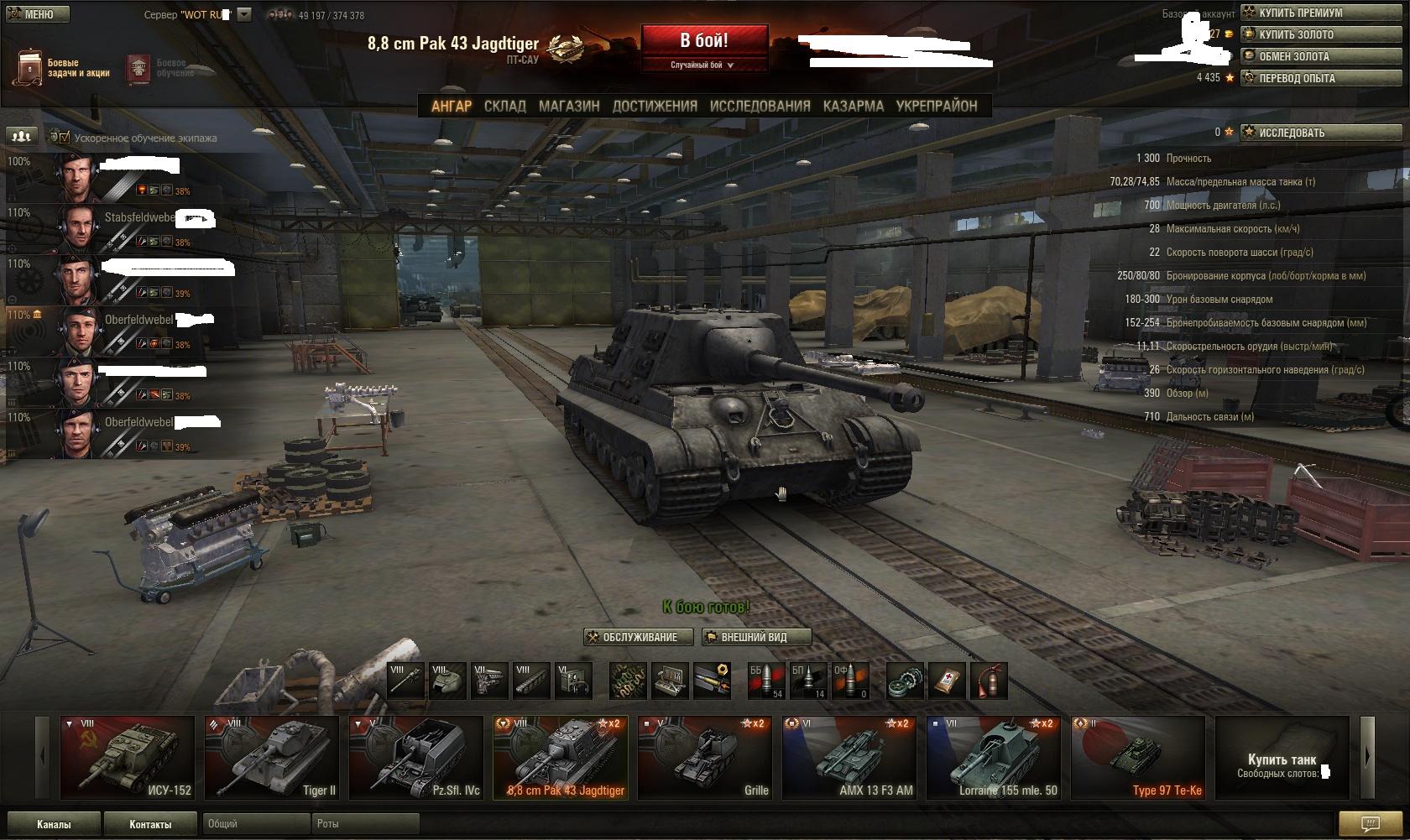Select the ИСУ-152 tank in carousel
Image resolution: width=1410 pixels, height=840 pixels.
[x=127, y=757]
